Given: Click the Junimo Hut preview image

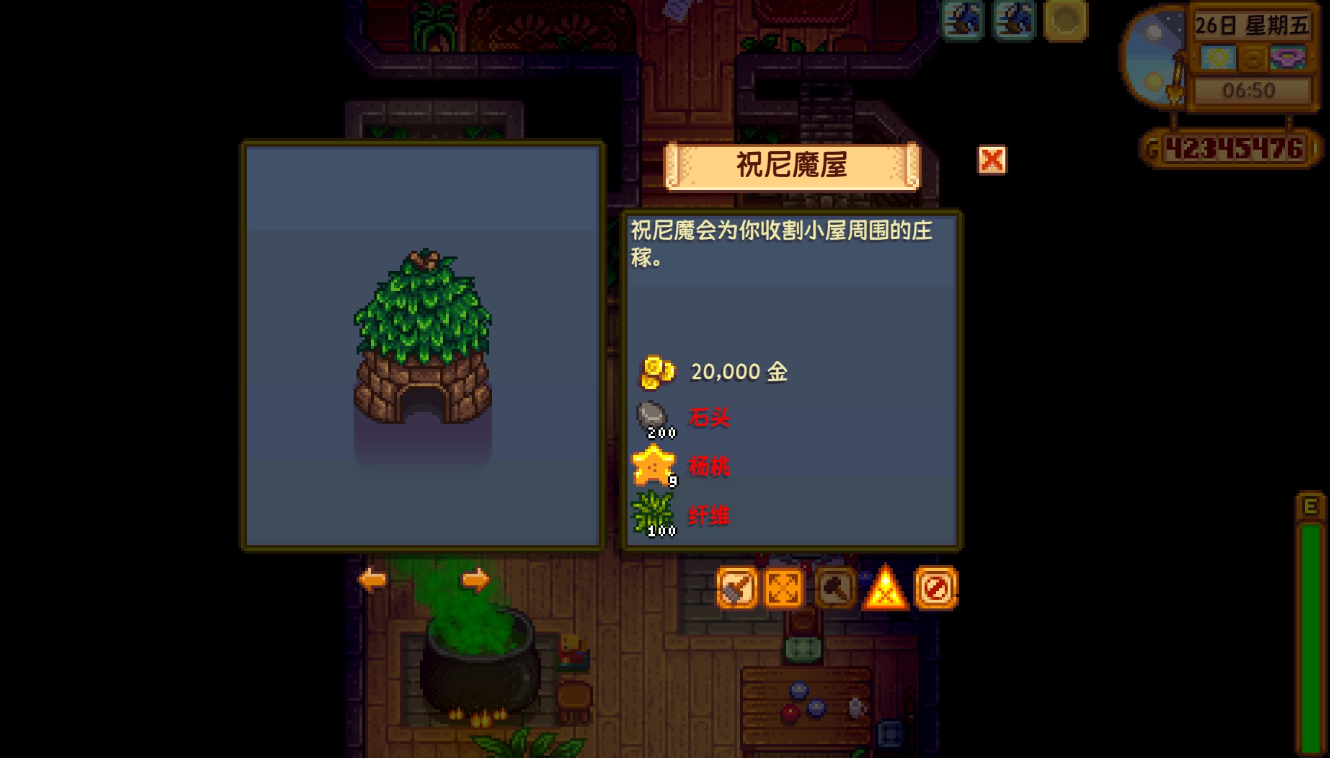Looking at the screenshot, I should click(422, 345).
